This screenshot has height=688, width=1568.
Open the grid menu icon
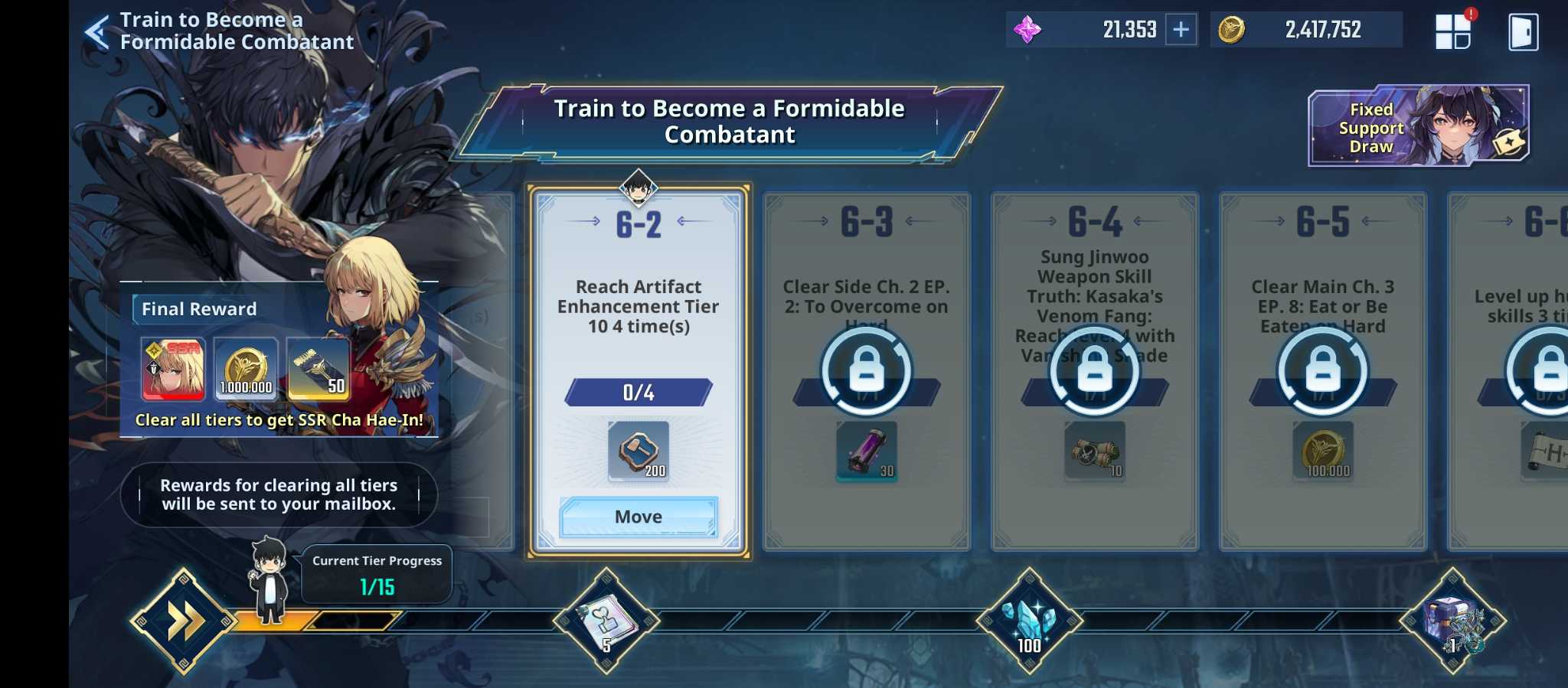1452,31
